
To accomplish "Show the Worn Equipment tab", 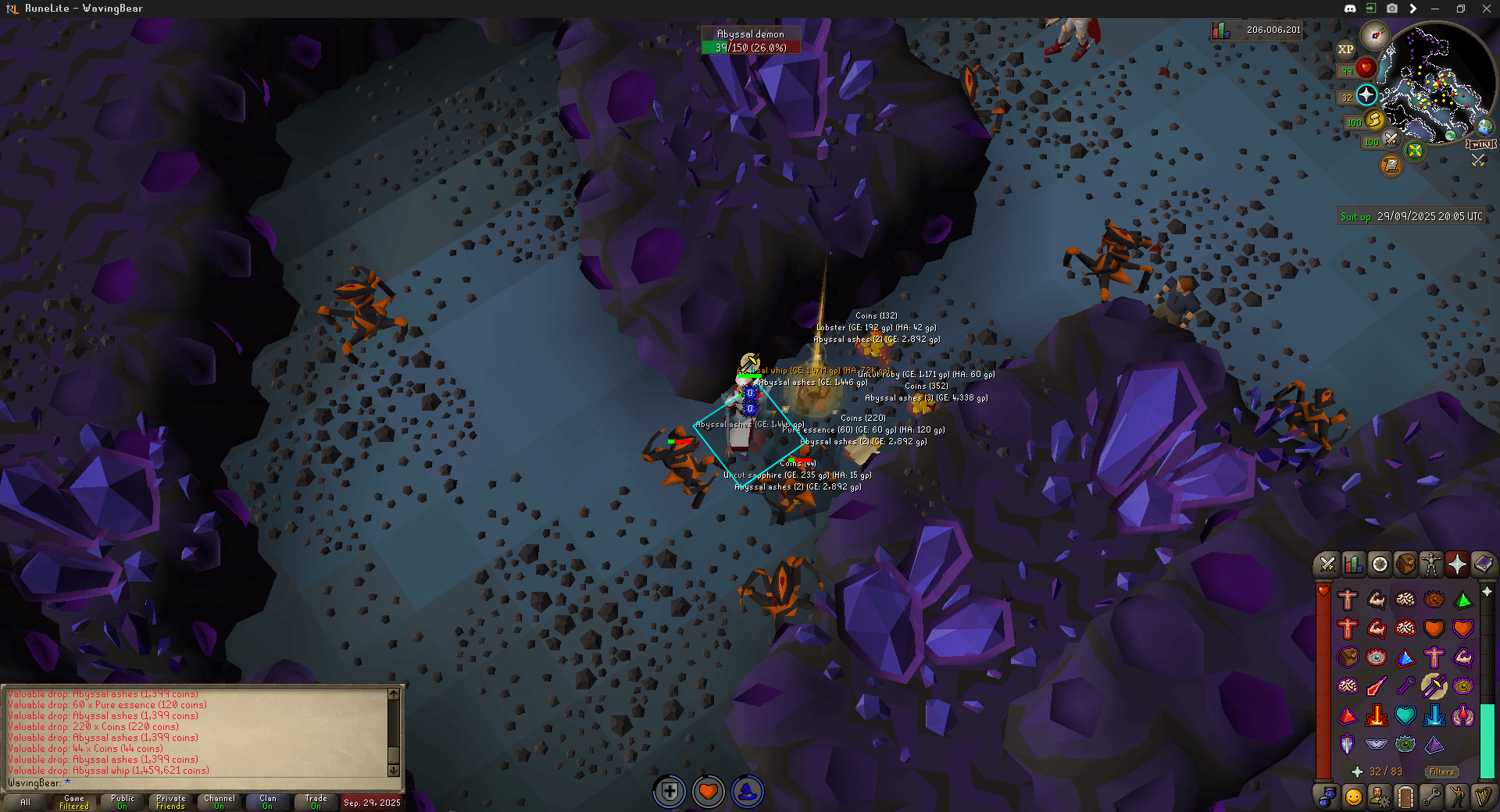I will pyautogui.click(x=1431, y=564).
